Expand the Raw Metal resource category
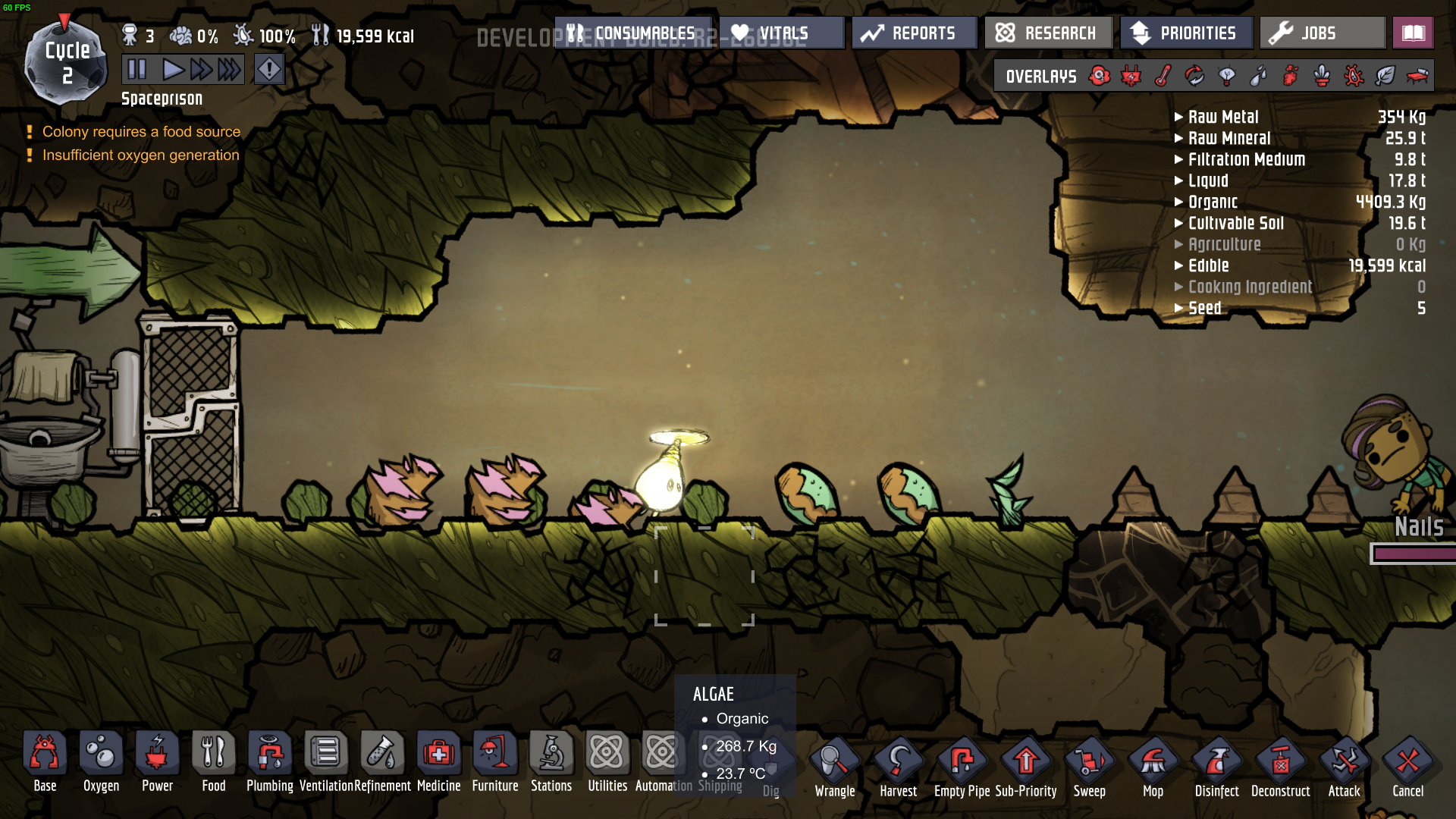 (x=1222, y=117)
